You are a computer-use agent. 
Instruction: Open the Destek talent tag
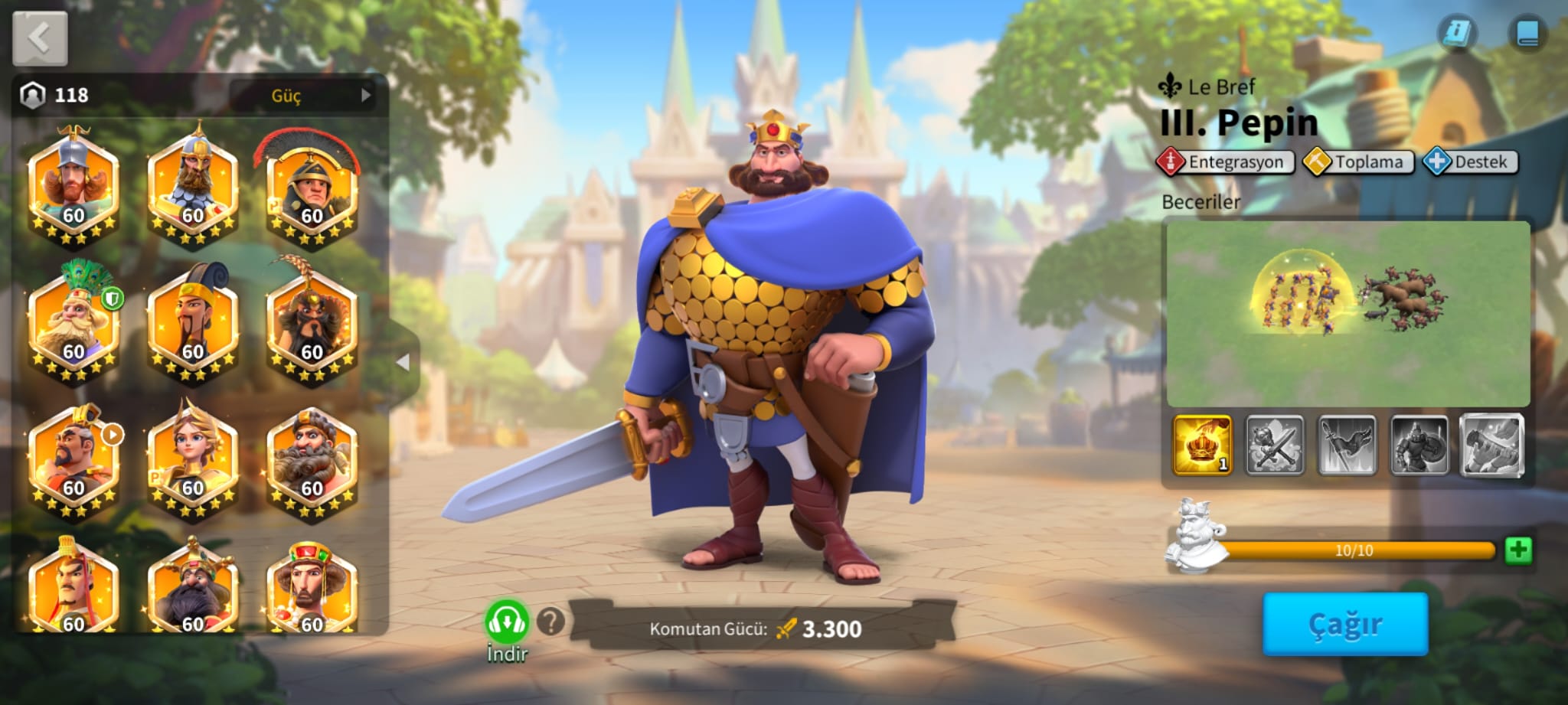coord(1471,162)
